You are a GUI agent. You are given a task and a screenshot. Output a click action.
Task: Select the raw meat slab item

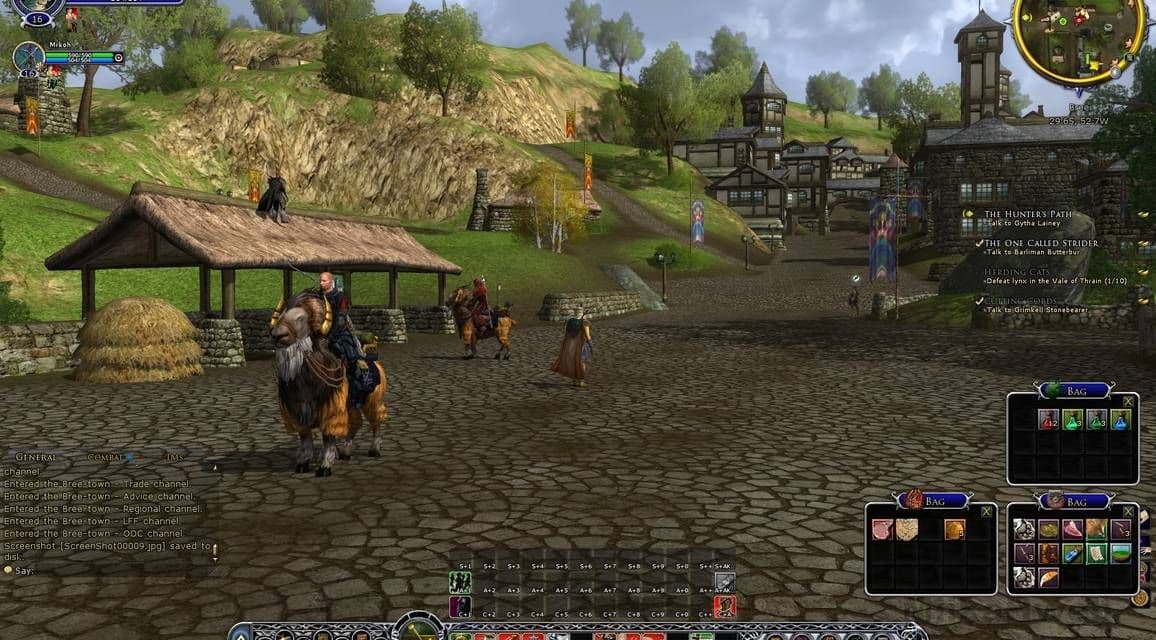coord(882,530)
